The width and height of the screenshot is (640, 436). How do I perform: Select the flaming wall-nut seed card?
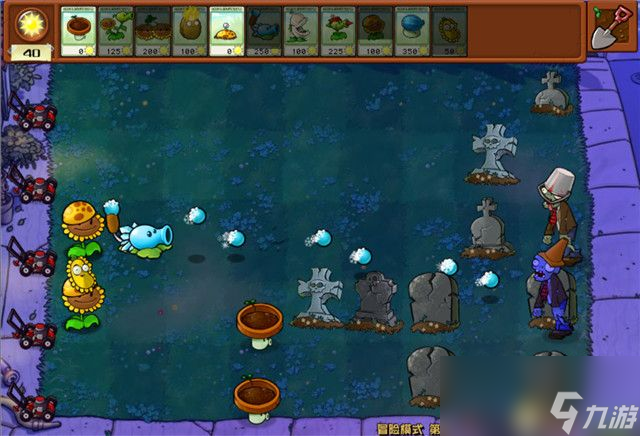point(189,31)
